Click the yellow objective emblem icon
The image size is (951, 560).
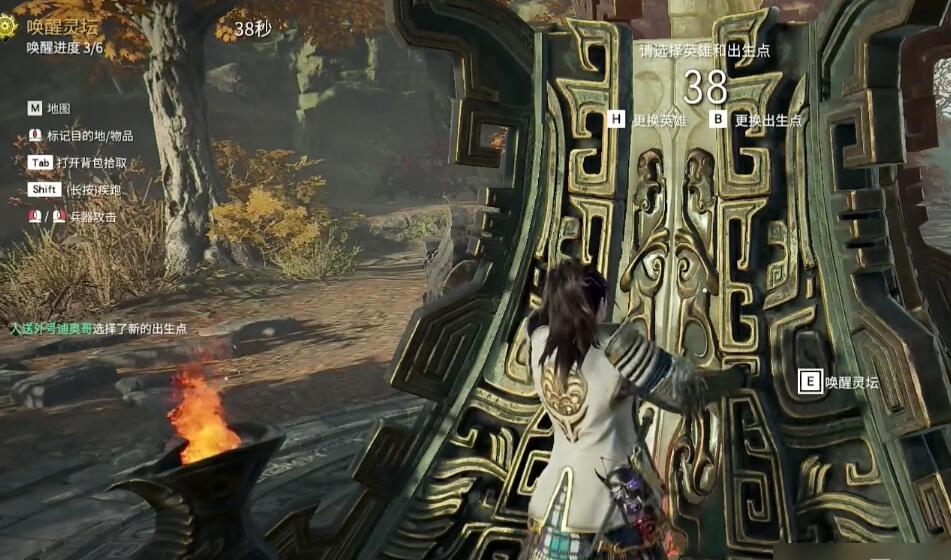click(9, 28)
